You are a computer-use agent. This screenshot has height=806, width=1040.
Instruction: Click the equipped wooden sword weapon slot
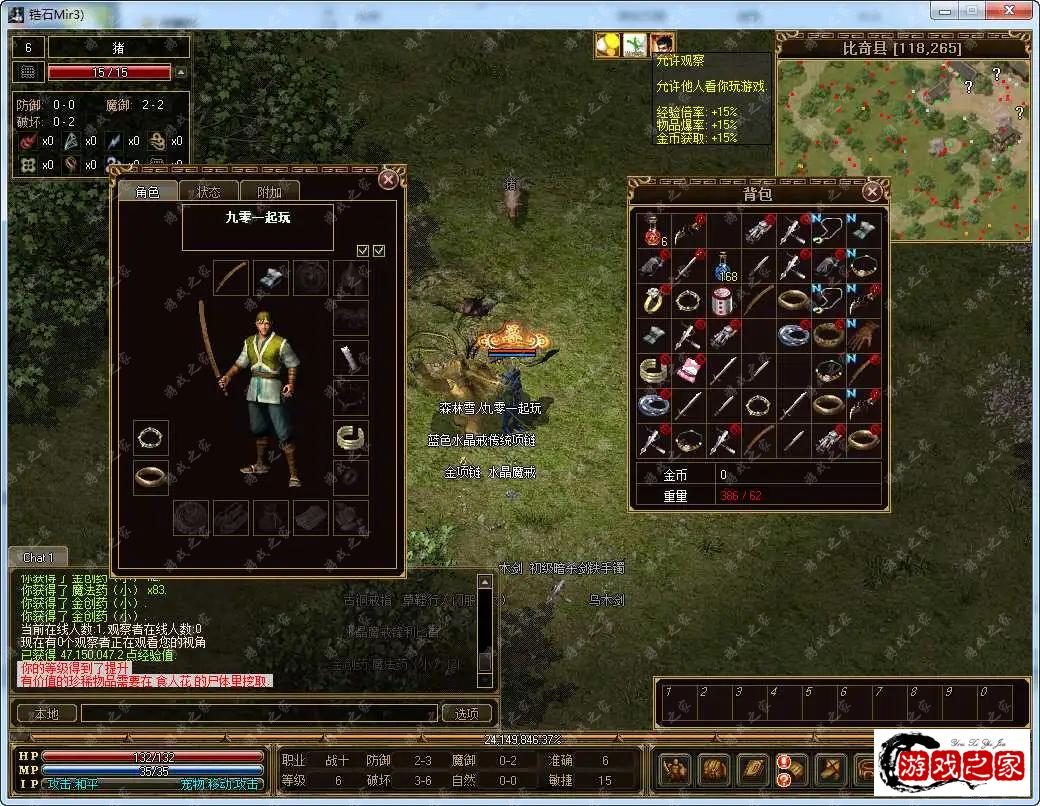pos(231,277)
